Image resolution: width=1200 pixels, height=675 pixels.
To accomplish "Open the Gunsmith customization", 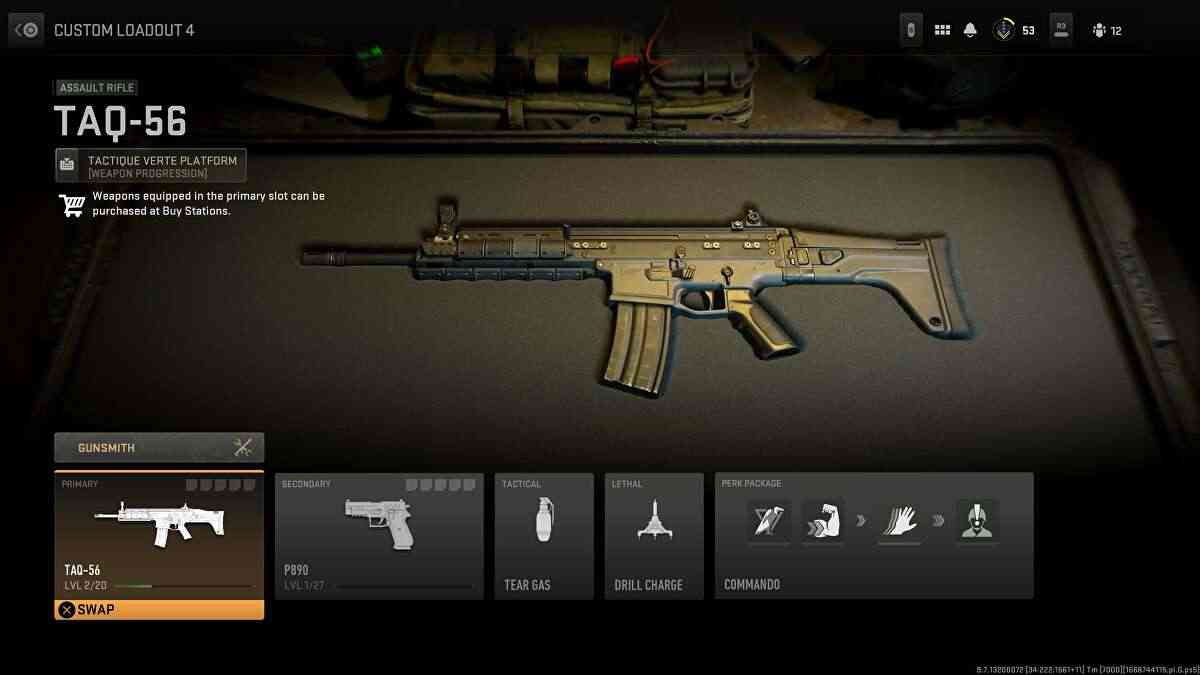I will 159,447.
